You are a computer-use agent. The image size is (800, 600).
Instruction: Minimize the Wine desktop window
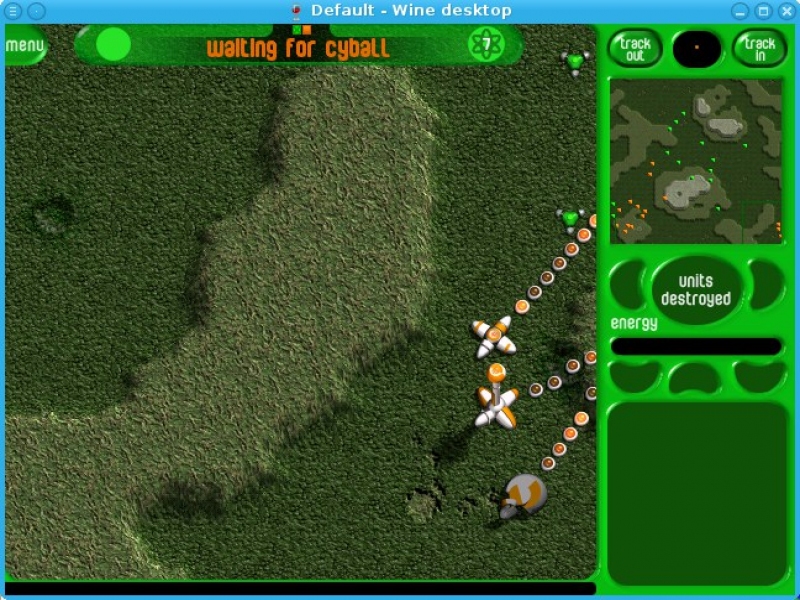[x=740, y=11]
